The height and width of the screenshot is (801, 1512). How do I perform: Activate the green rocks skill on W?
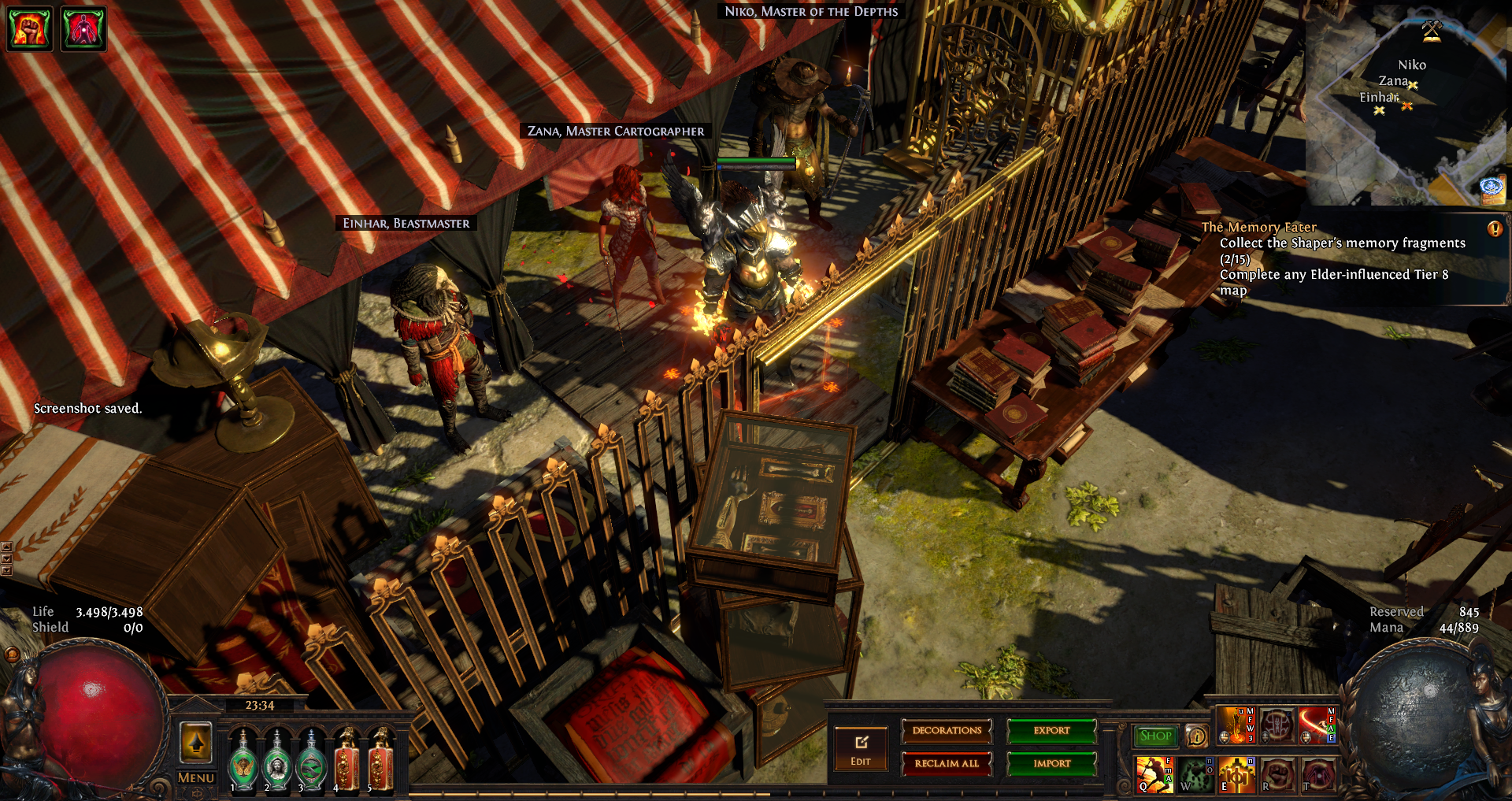point(1195,774)
